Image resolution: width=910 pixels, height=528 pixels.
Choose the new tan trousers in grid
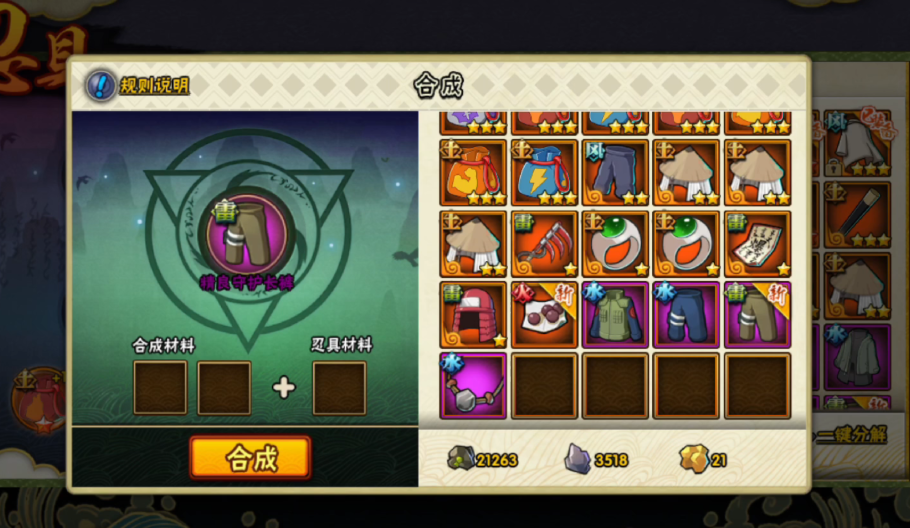click(757, 315)
